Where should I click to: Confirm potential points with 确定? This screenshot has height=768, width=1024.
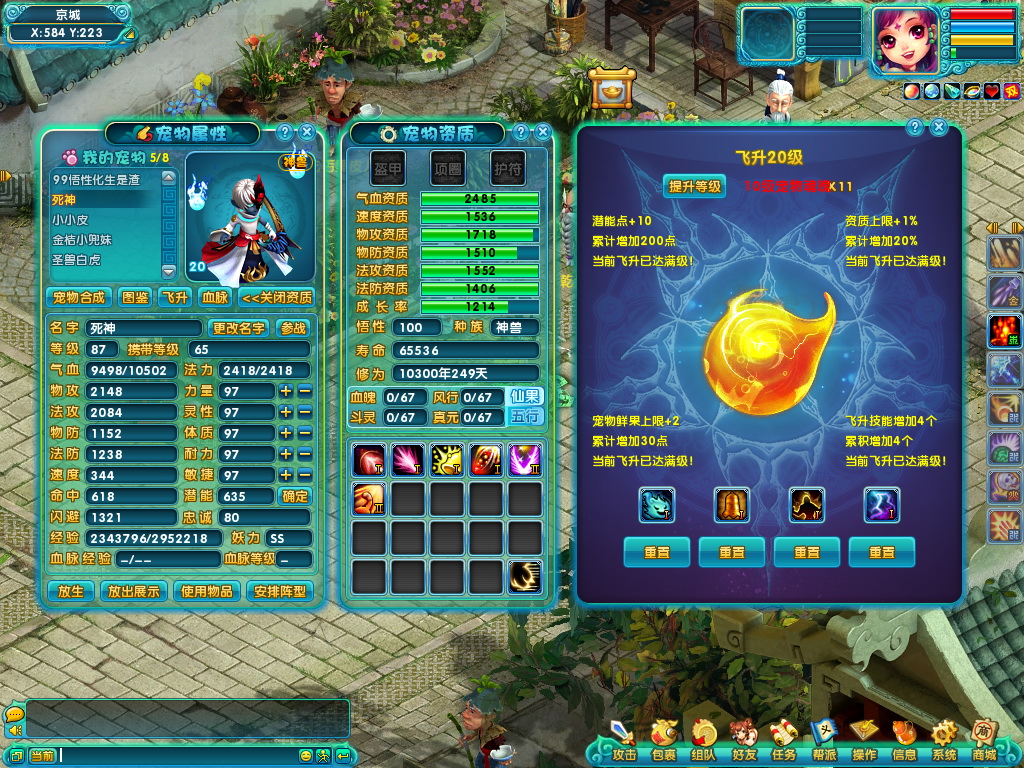295,496
